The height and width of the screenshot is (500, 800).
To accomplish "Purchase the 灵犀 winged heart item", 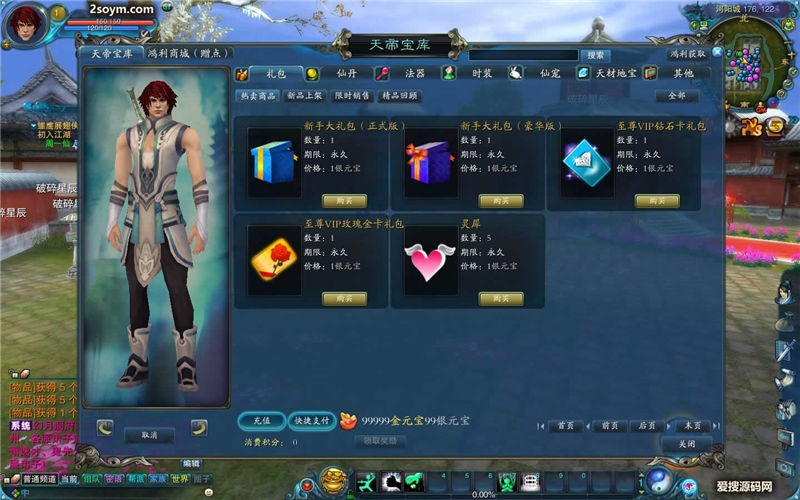I will (501, 298).
